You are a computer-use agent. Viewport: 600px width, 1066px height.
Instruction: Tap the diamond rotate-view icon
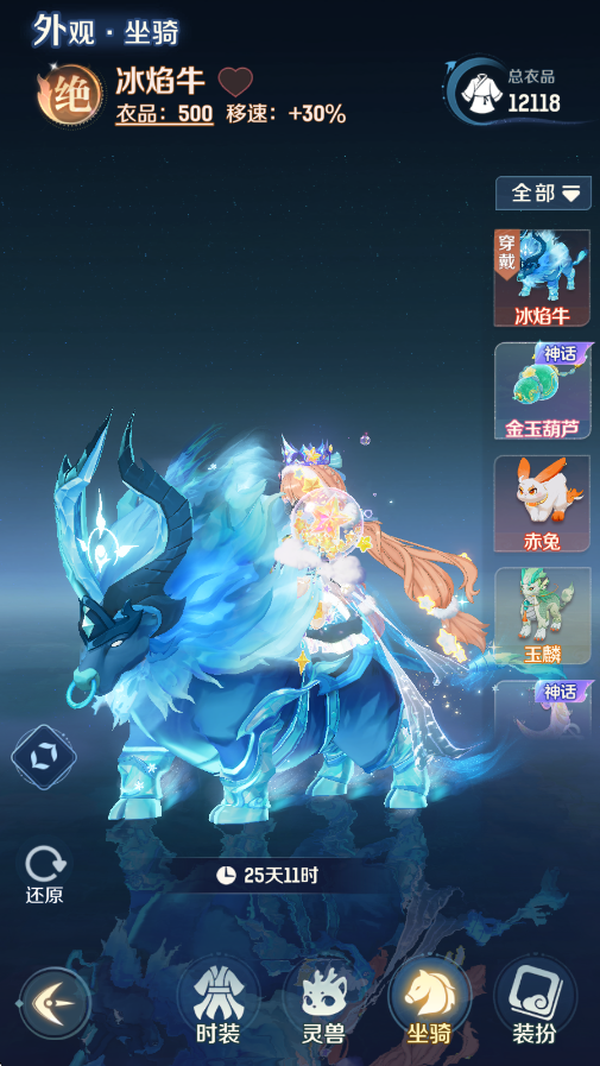pyautogui.click(x=43, y=758)
